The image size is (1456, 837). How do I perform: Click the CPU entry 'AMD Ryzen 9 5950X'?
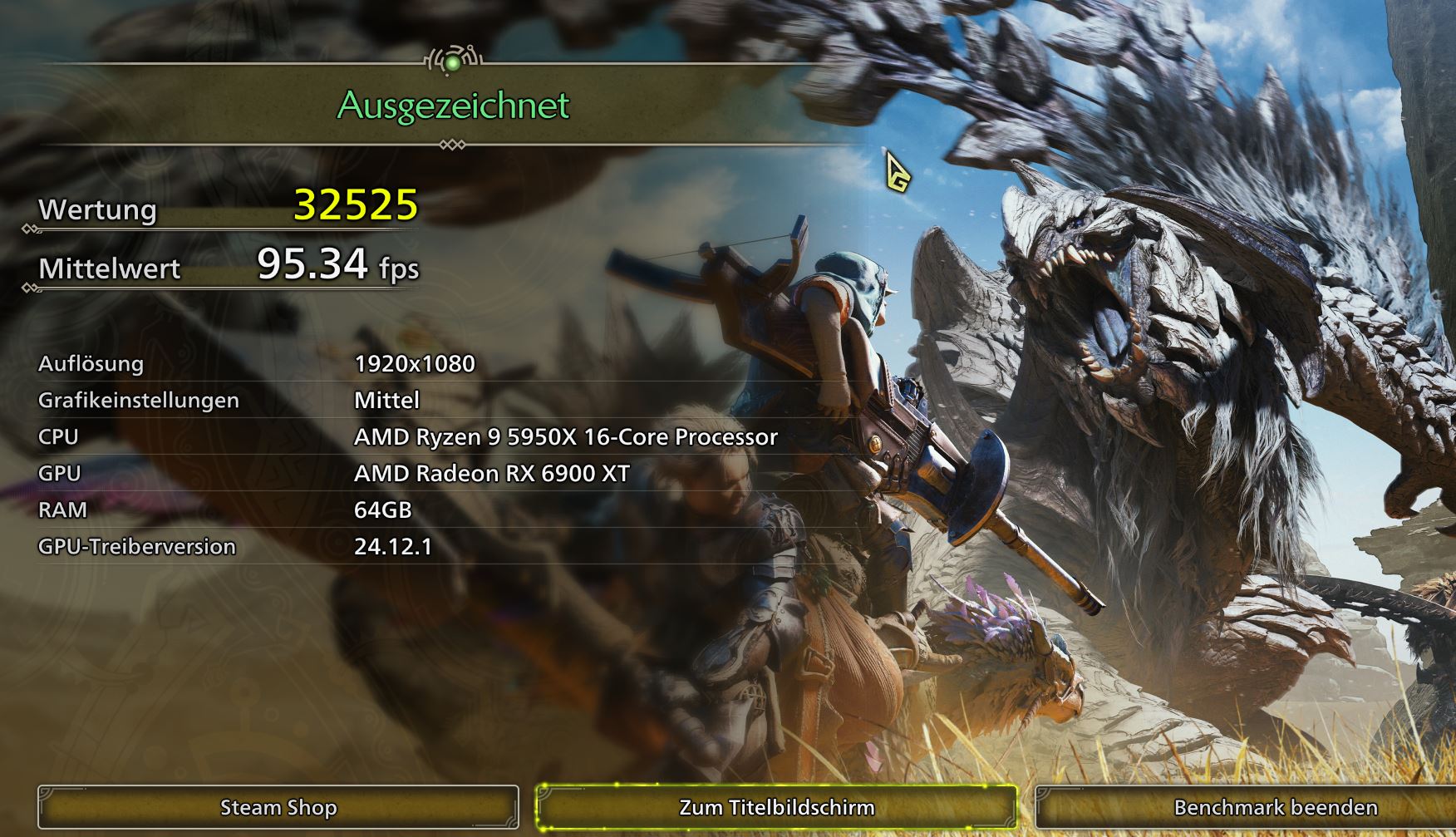565,436
